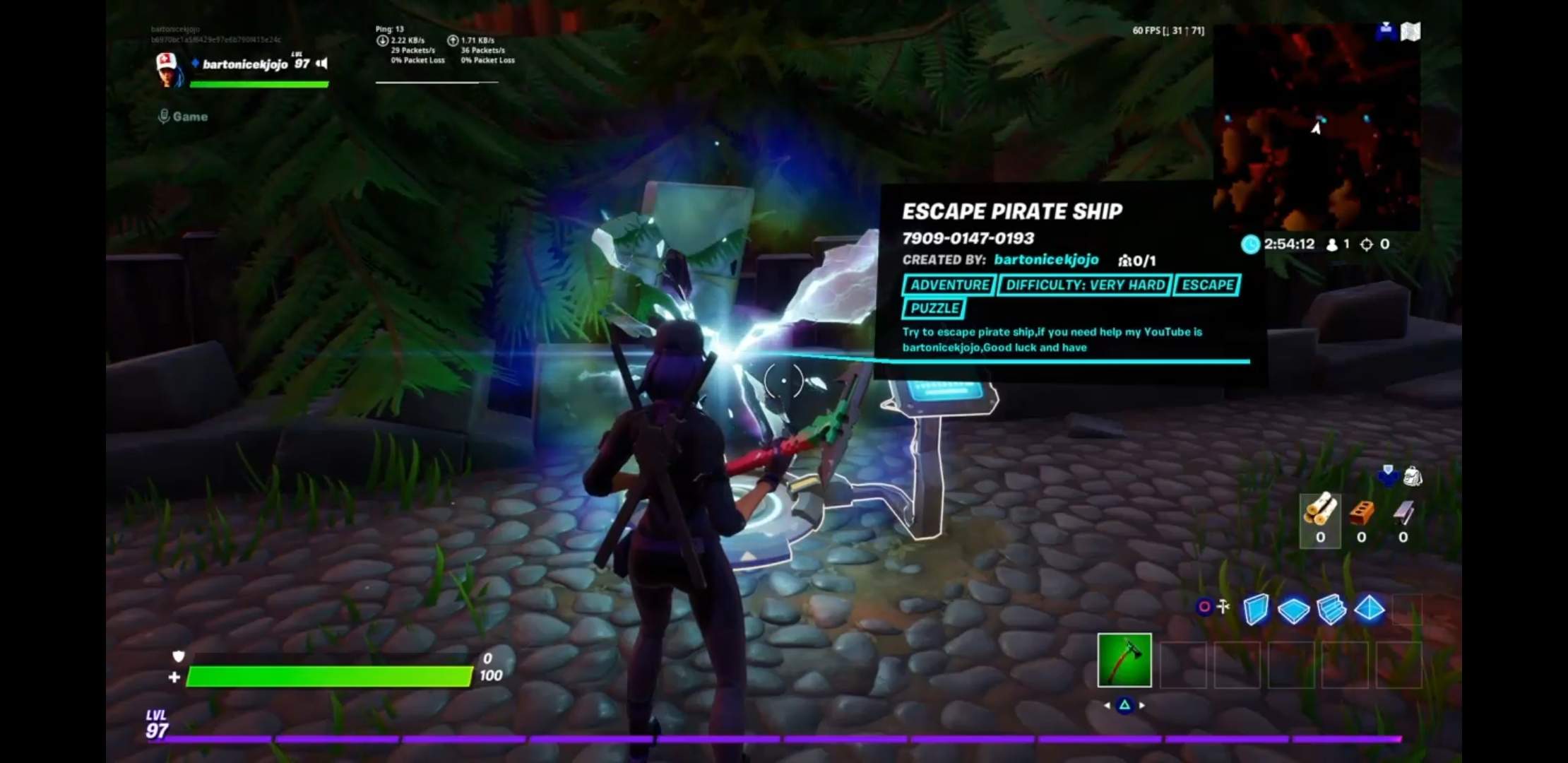Choose the wall building piece
1568x763 pixels.
pos(1255,609)
